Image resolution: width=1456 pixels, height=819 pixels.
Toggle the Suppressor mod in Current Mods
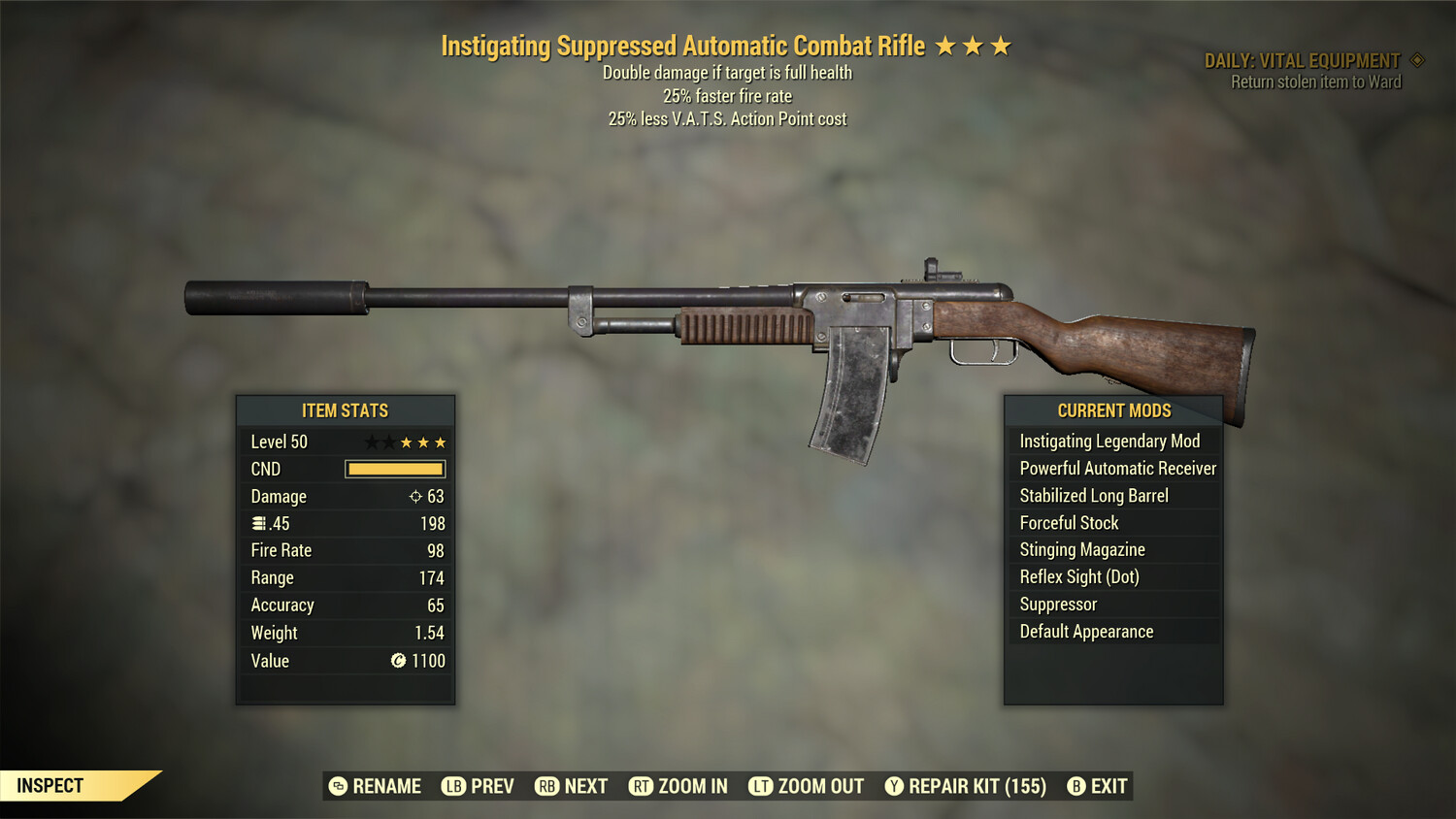1057,604
